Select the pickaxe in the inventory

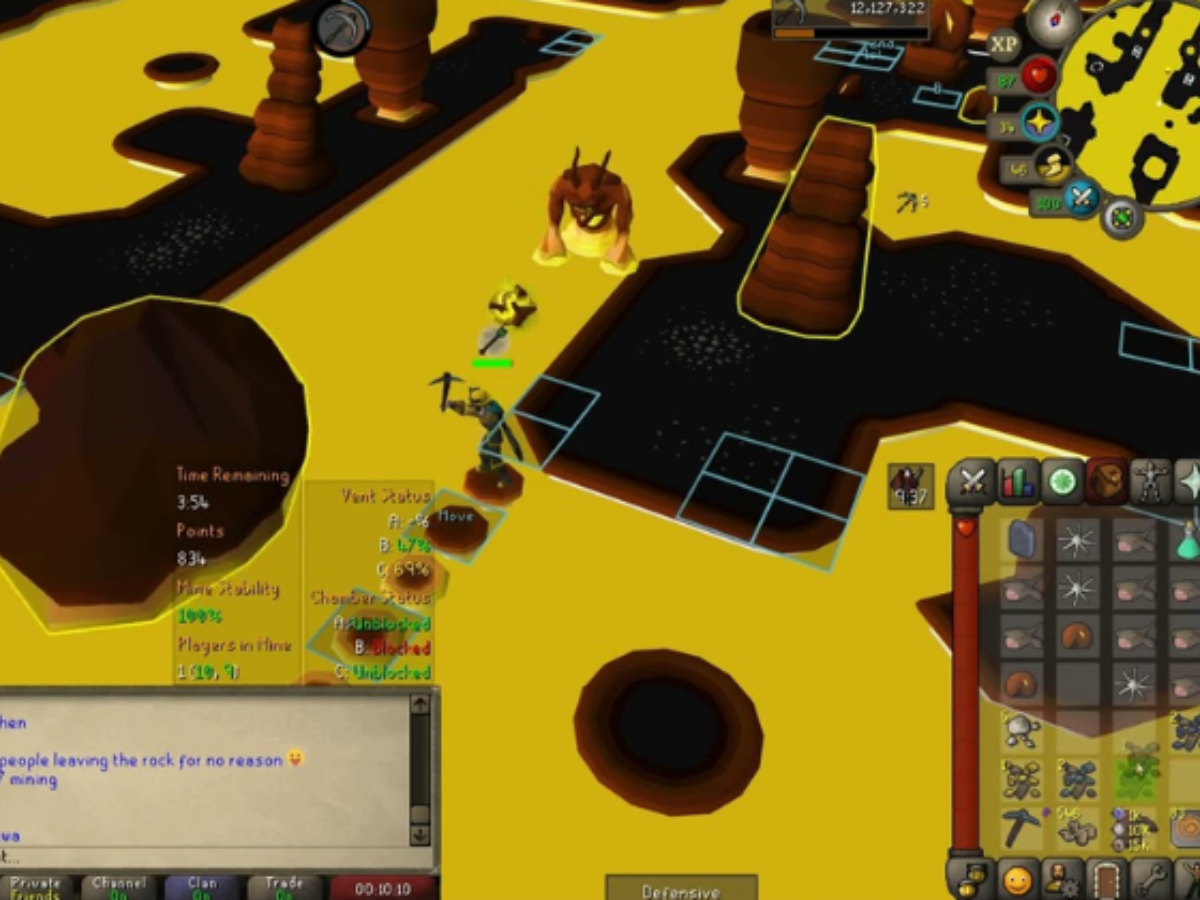[x=1022, y=828]
